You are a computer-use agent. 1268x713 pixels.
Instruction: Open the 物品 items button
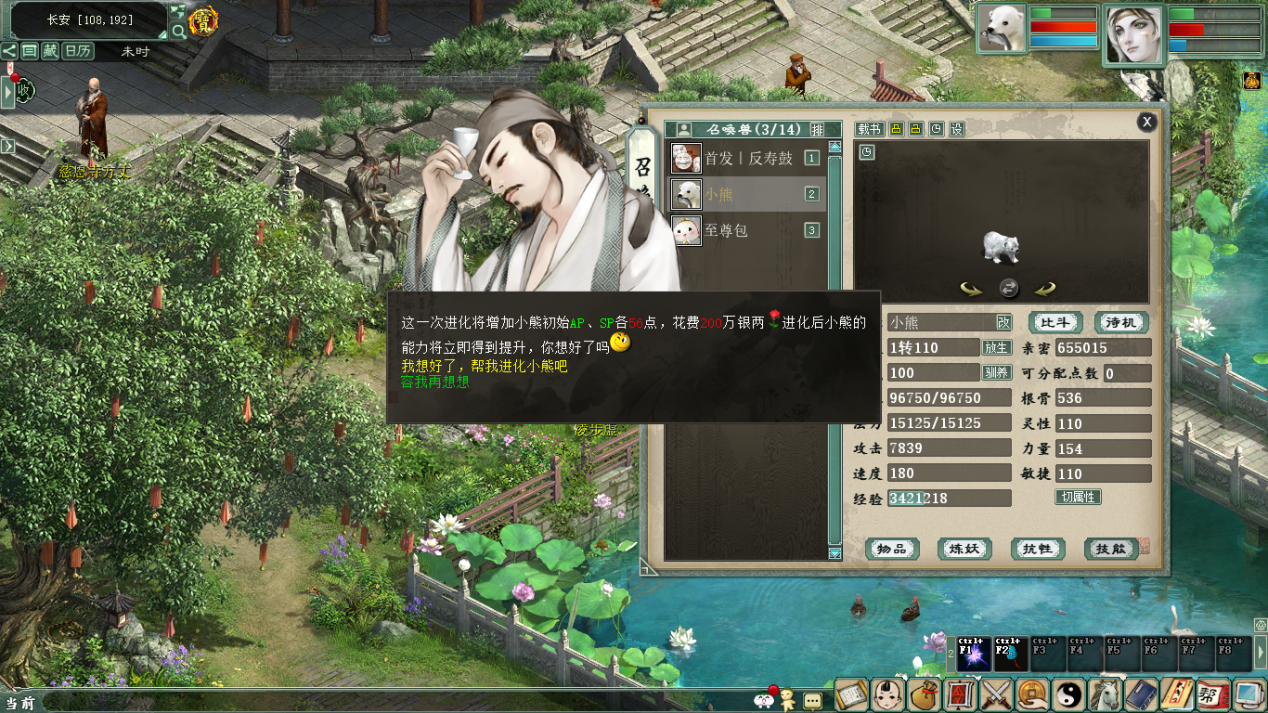point(892,549)
